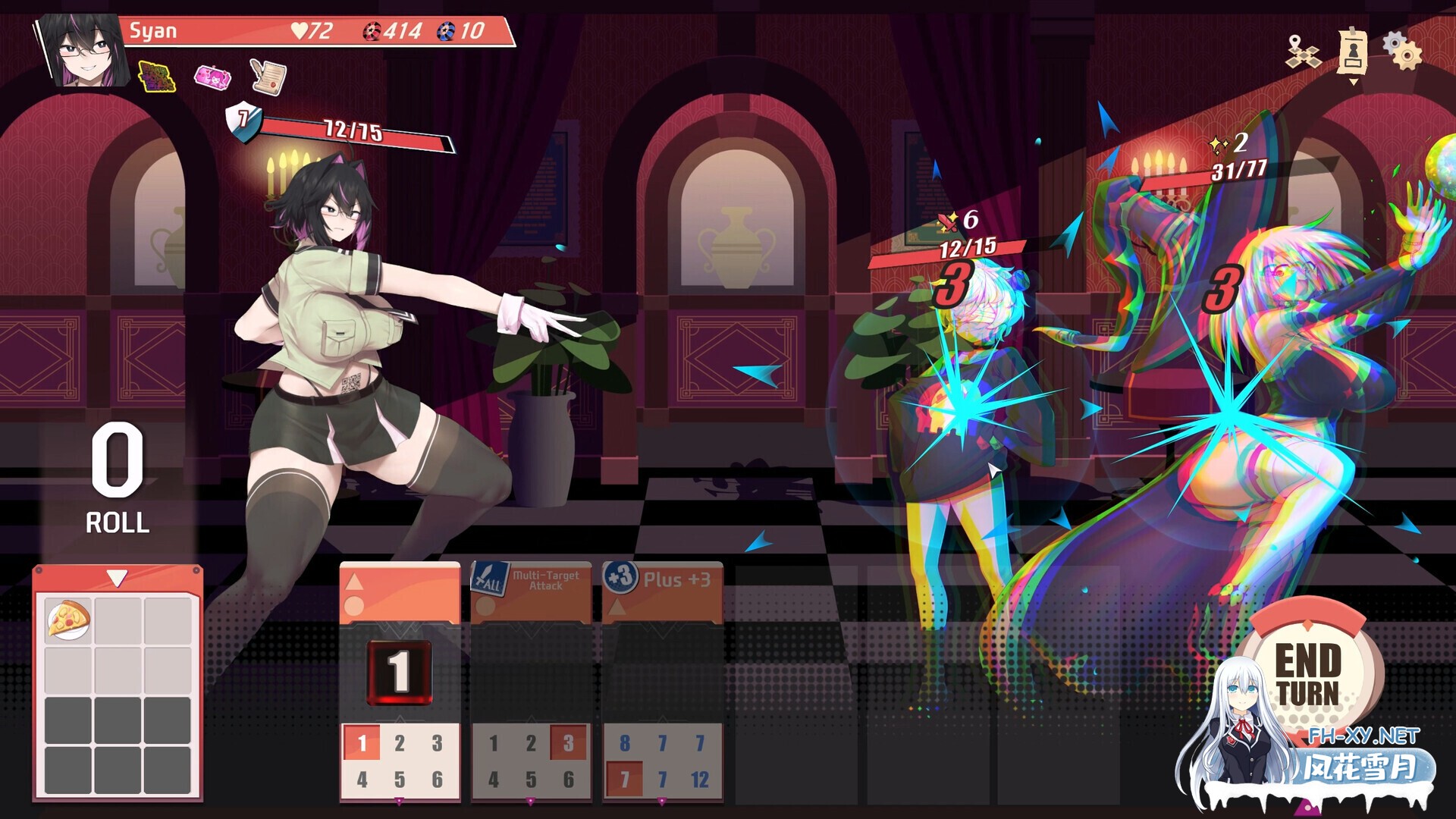Image resolution: width=1456 pixels, height=819 pixels.
Task: Click the ROLL counter showing 0
Action: 116,470
